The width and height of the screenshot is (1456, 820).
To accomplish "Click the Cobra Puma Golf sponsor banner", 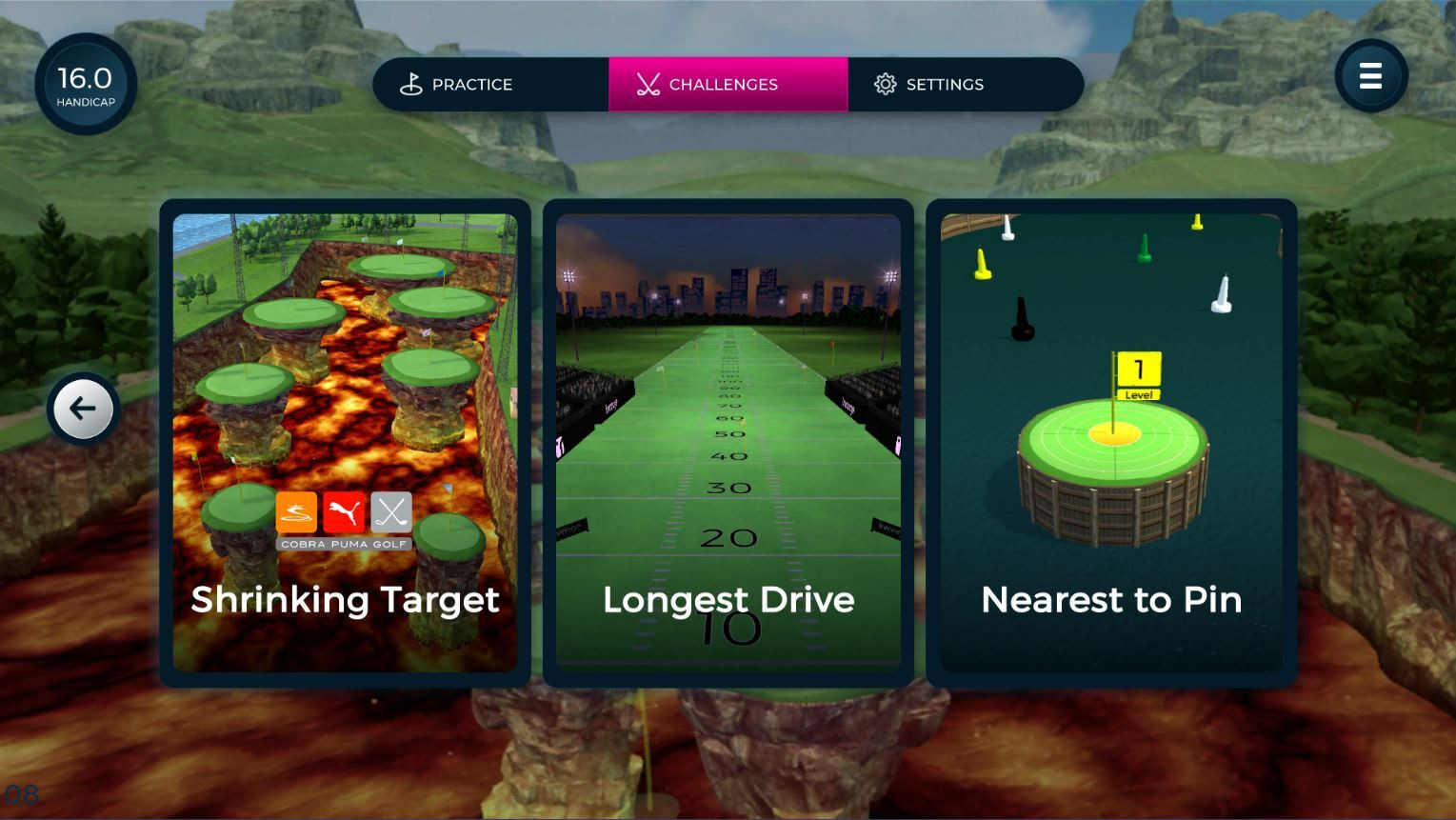I will (x=345, y=546).
